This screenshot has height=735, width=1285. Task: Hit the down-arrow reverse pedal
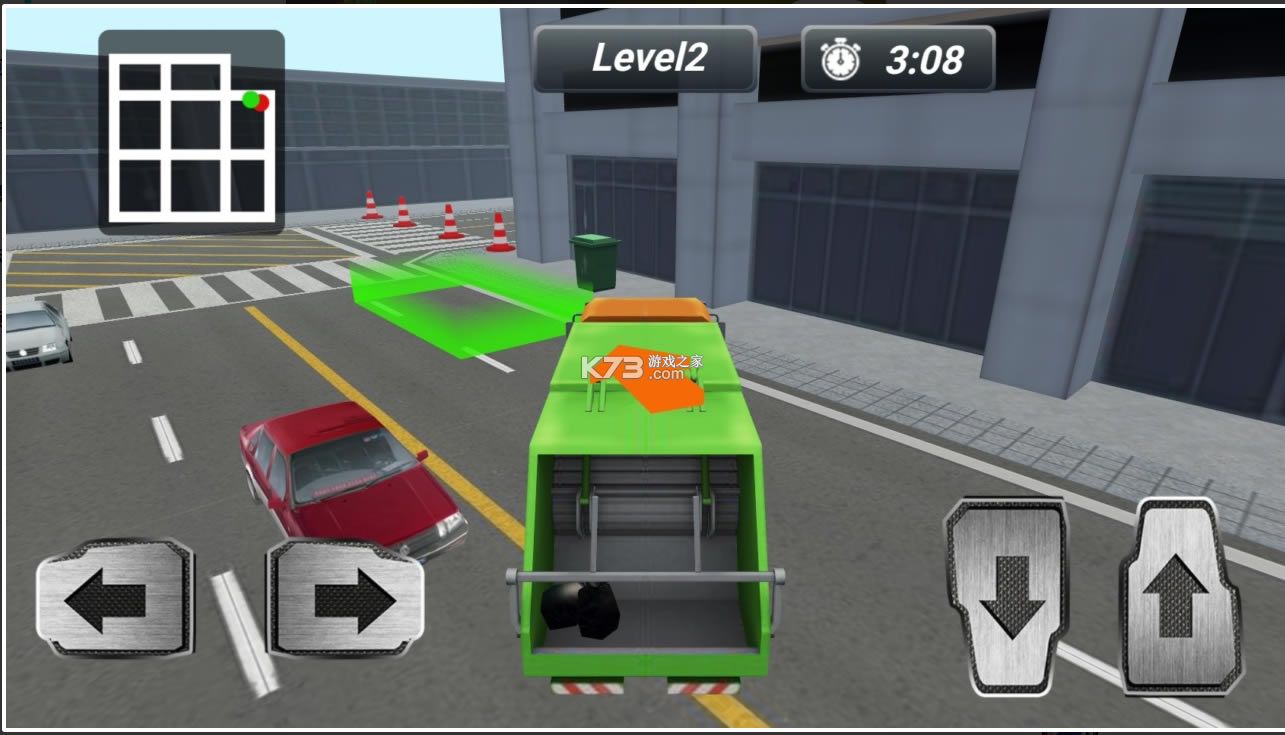pos(1008,597)
